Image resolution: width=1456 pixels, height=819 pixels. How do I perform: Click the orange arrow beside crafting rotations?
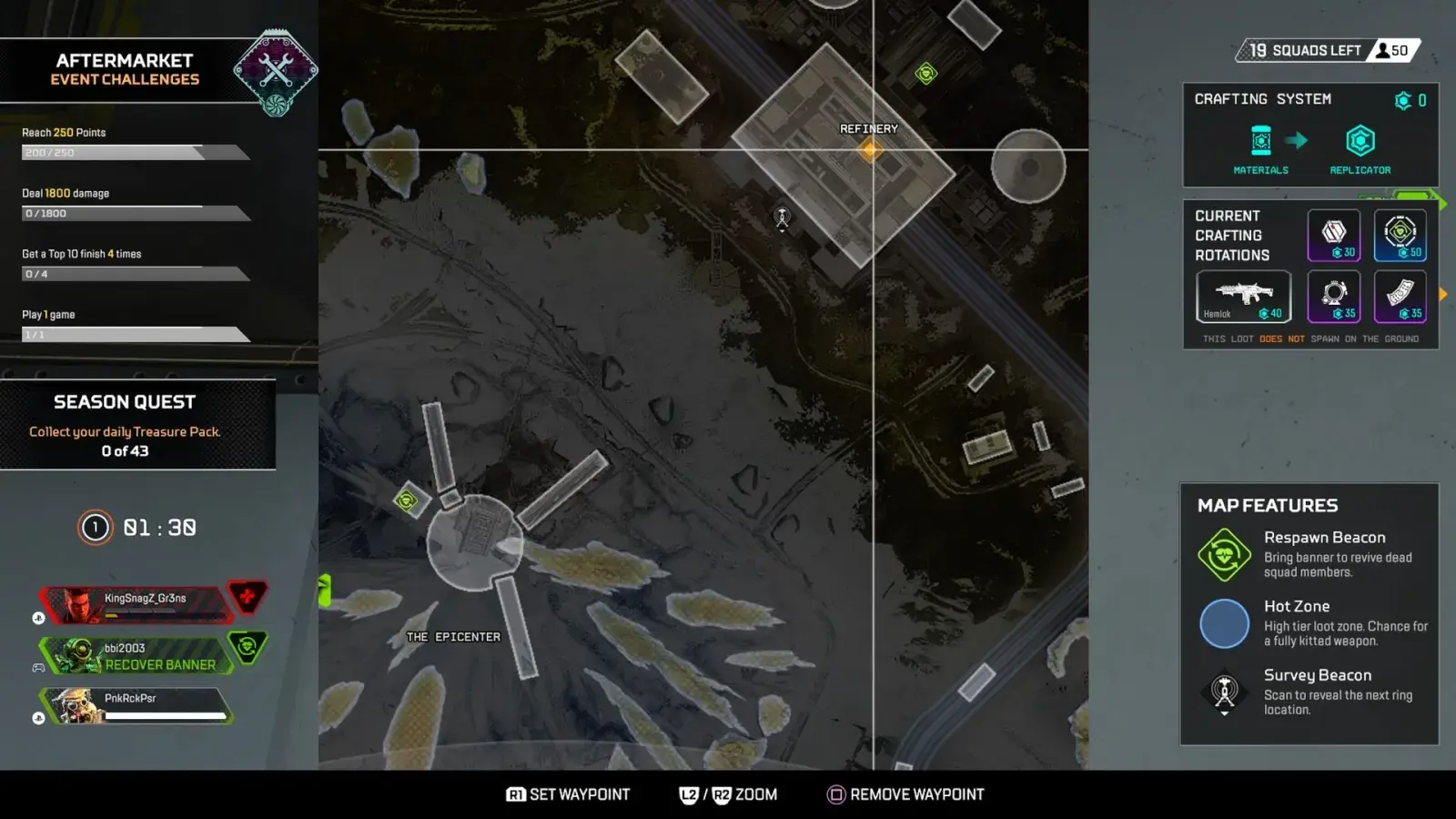(x=1442, y=295)
